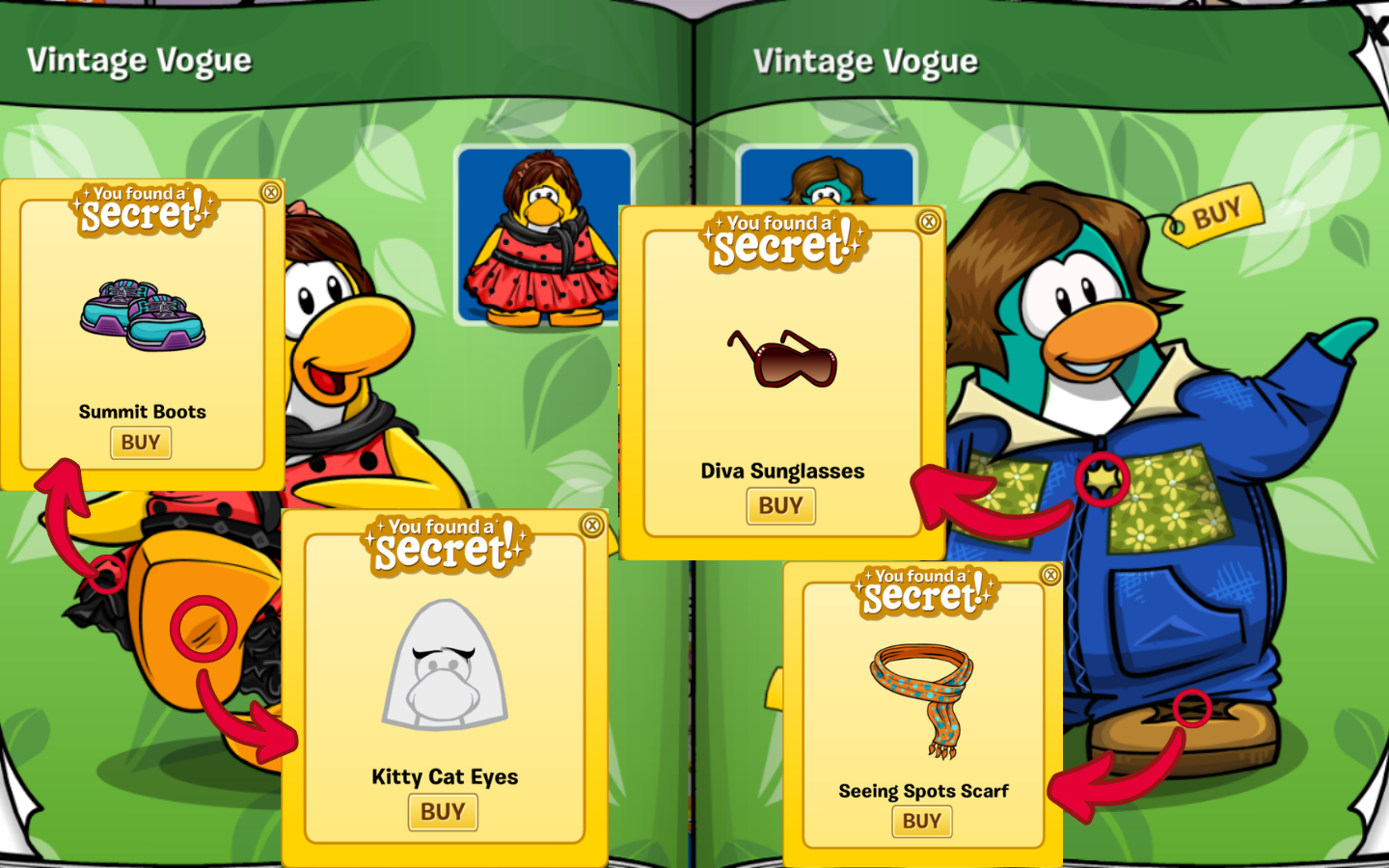Close the Seeing Spots Scarf popup
The width and height of the screenshot is (1389, 868).
click(x=1050, y=576)
